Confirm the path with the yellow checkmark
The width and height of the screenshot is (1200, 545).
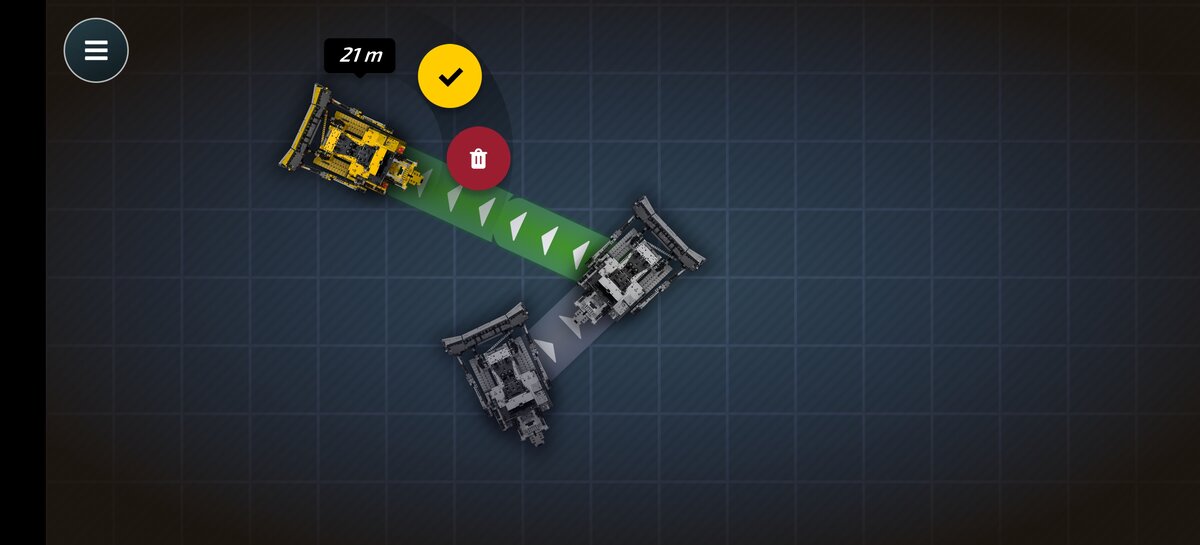450,76
